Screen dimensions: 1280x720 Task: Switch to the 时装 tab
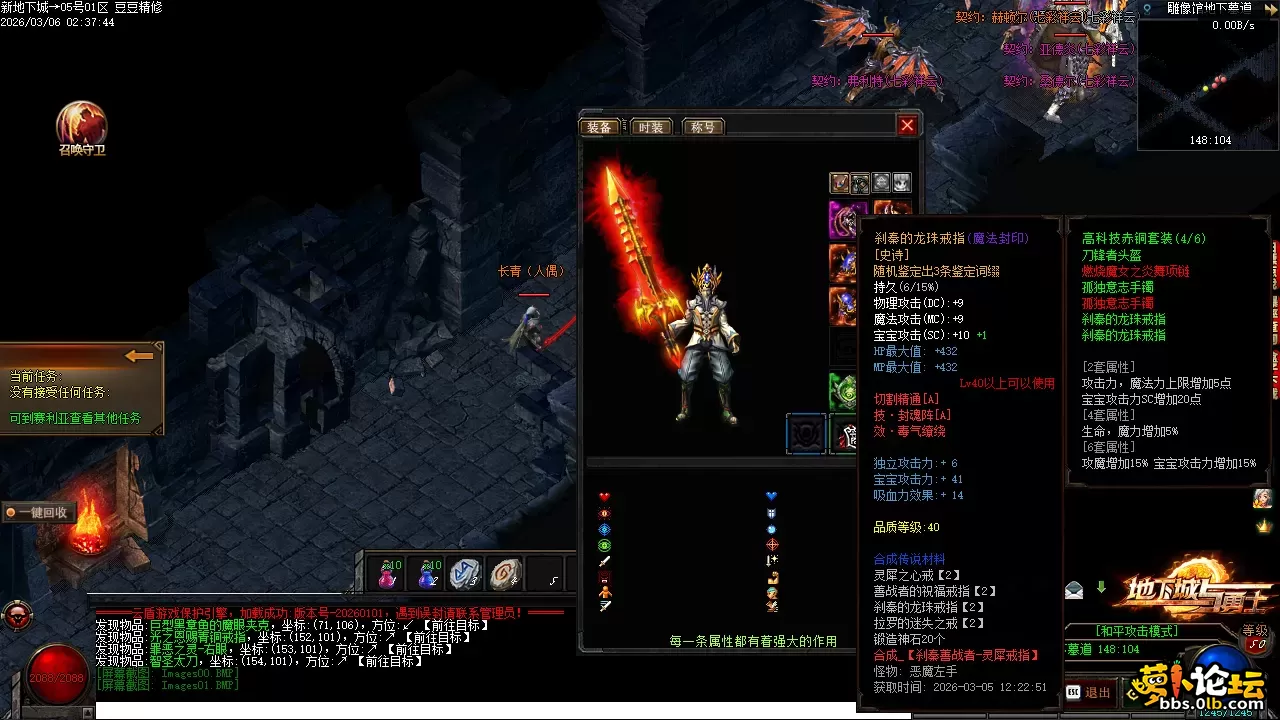[x=652, y=127]
